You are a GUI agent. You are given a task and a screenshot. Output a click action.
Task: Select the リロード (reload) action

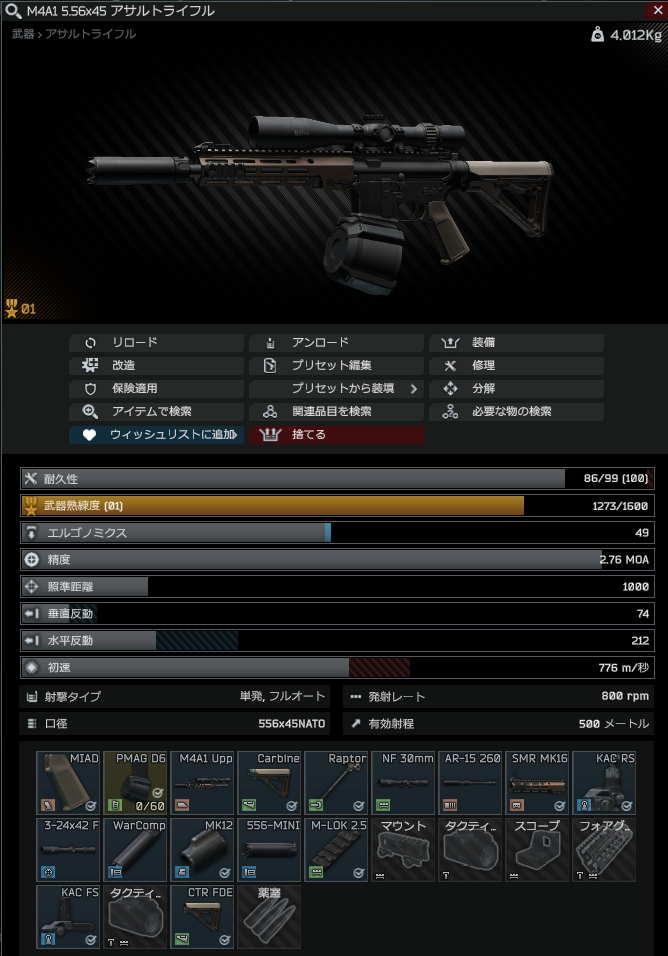(x=156, y=343)
